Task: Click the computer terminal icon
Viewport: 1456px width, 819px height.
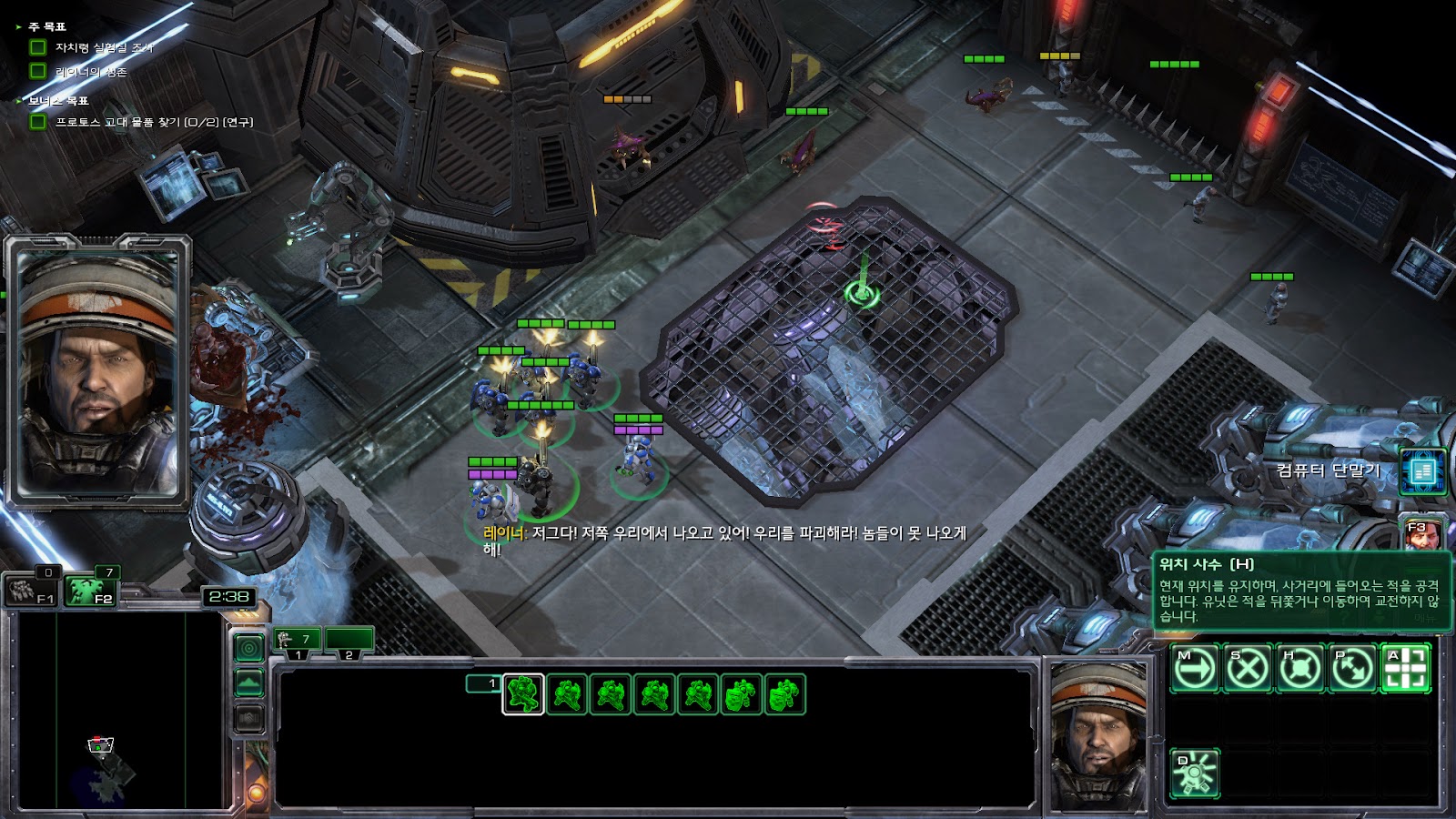Action: click(1422, 471)
